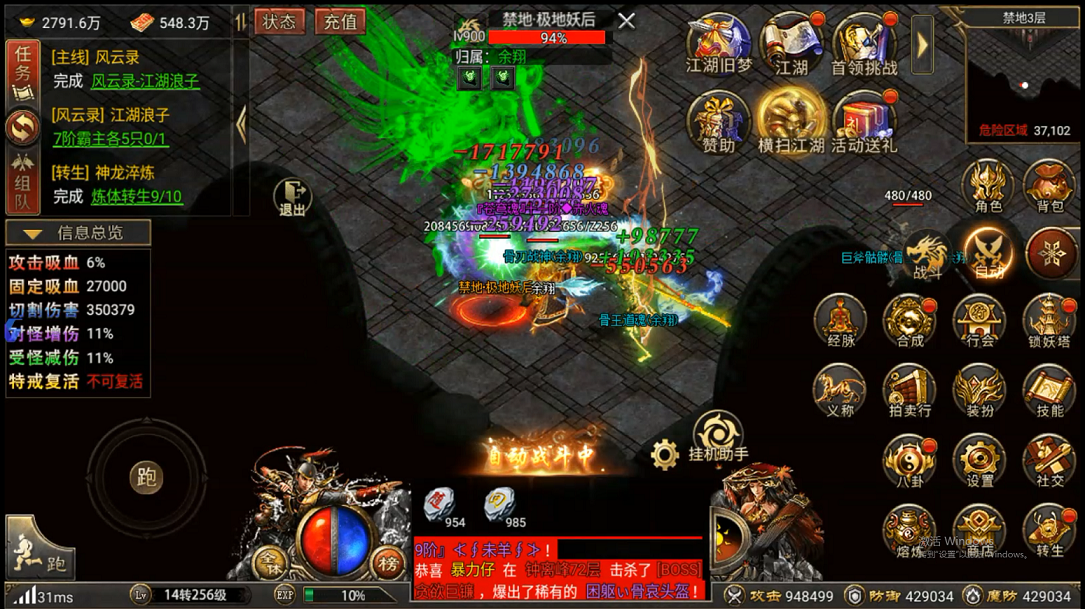Image resolution: width=1085 pixels, height=609 pixels.
Task: Open the 挂机助手 auto-play helper
Action: point(718,435)
